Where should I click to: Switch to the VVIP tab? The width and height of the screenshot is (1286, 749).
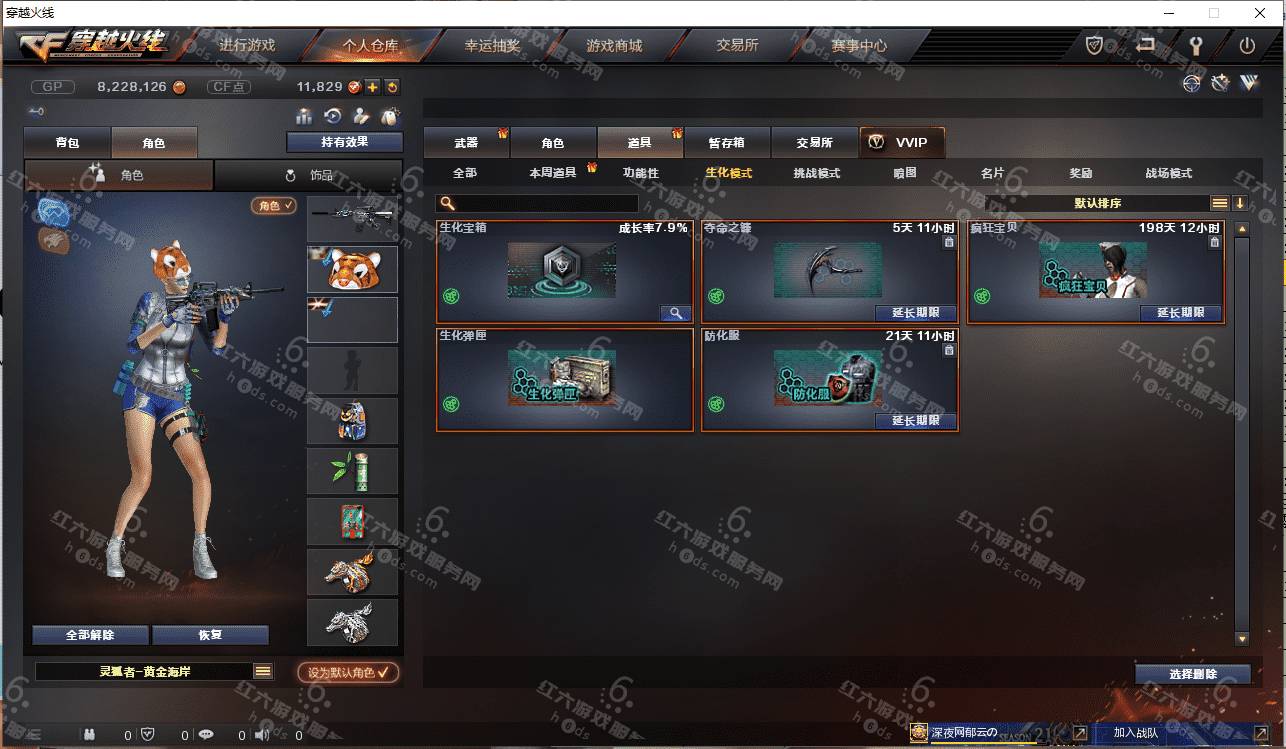901,143
